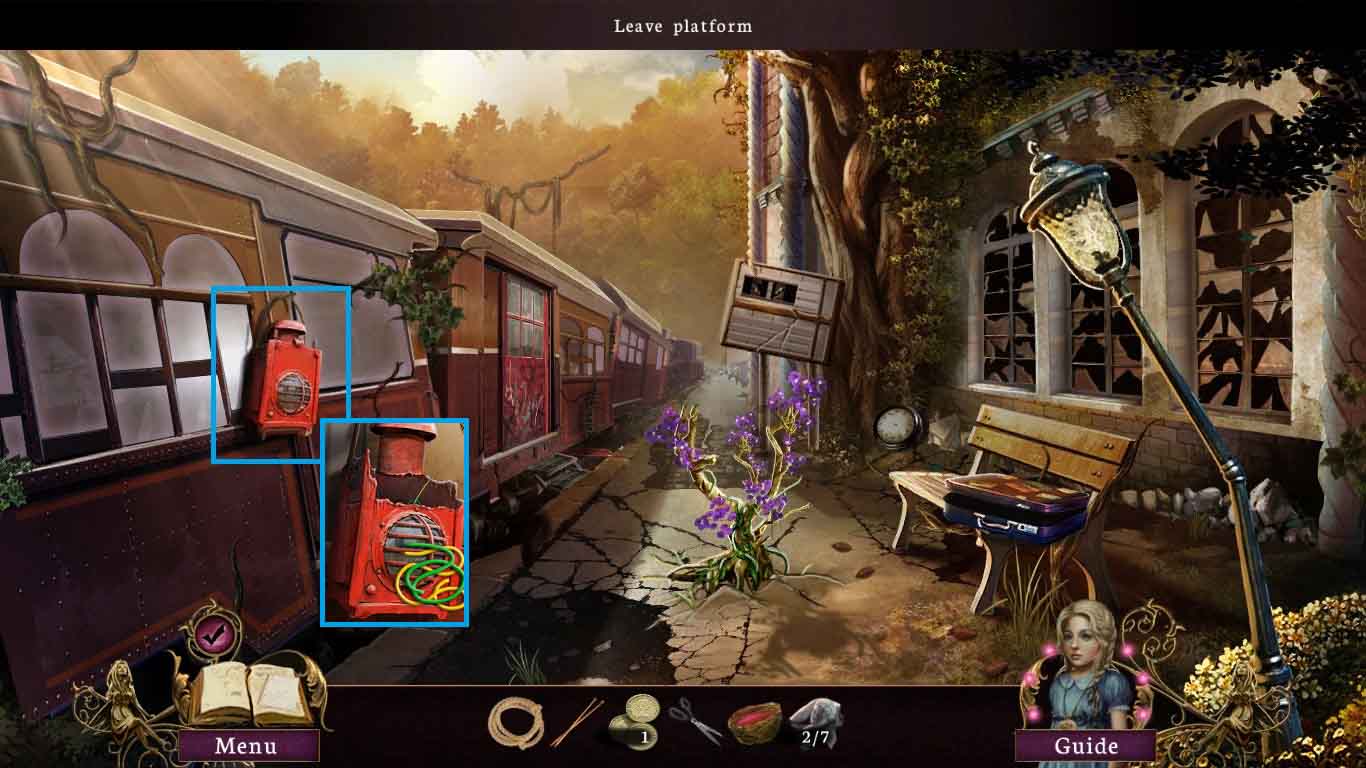1366x768 pixels.
Task: Select the coiled rope inventory item
Action: click(516, 723)
